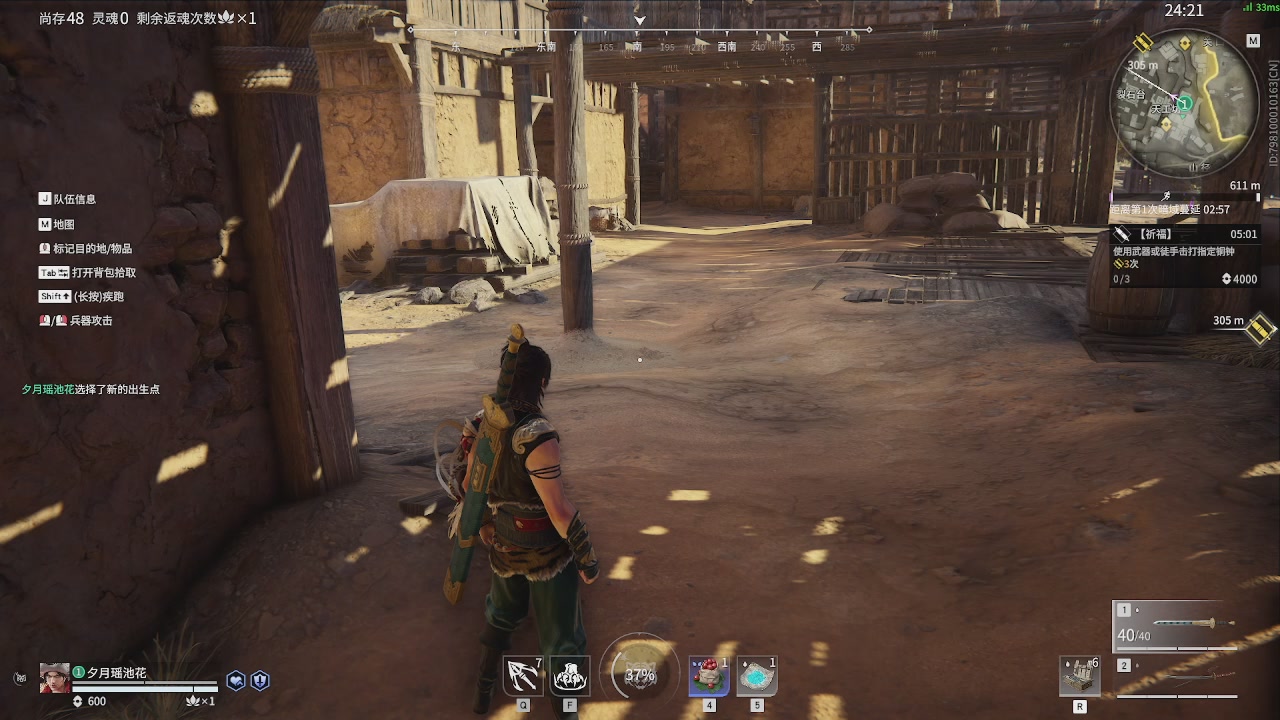This screenshot has width=1280, height=720.
Task: Use the blue armor powder item slot
Action: [757, 676]
